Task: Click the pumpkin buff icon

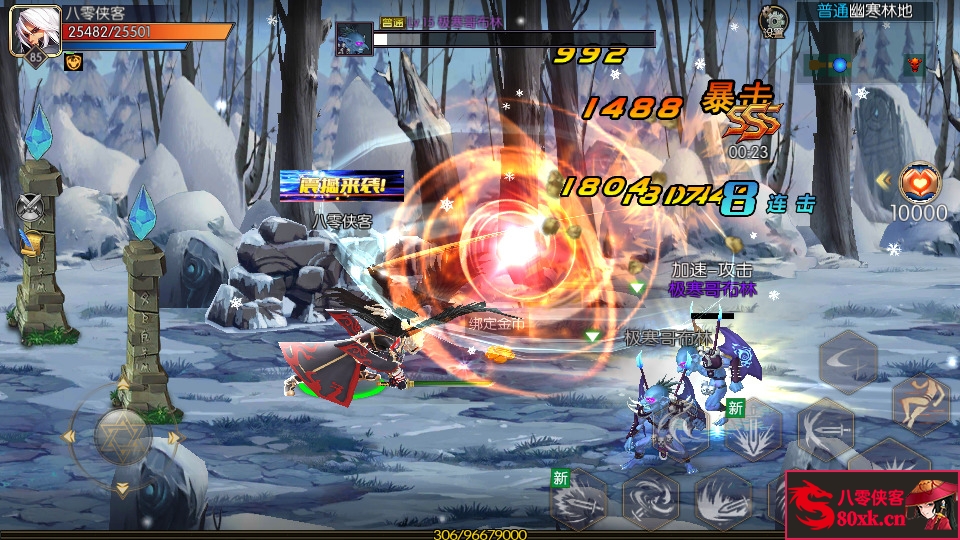Action: pyautogui.click(x=73, y=62)
